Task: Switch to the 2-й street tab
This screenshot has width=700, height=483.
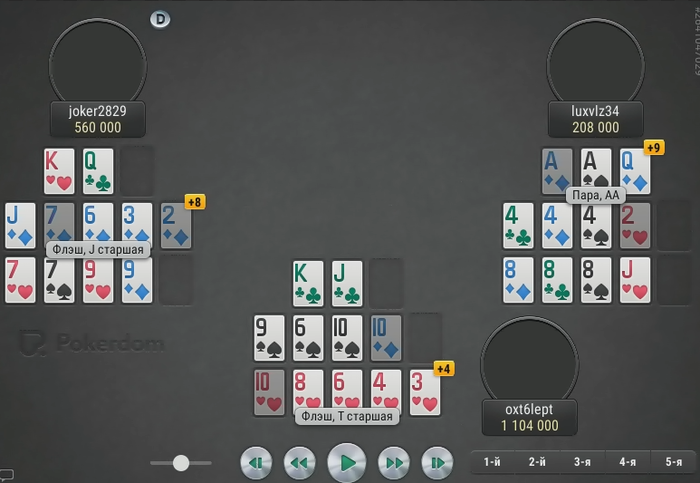Action: pos(537,462)
